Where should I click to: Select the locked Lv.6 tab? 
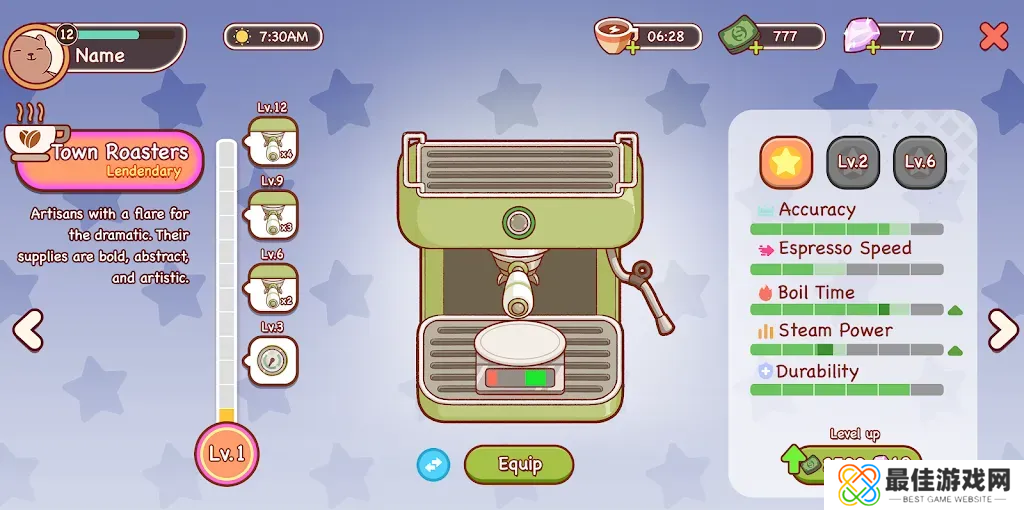[x=919, y=162]
